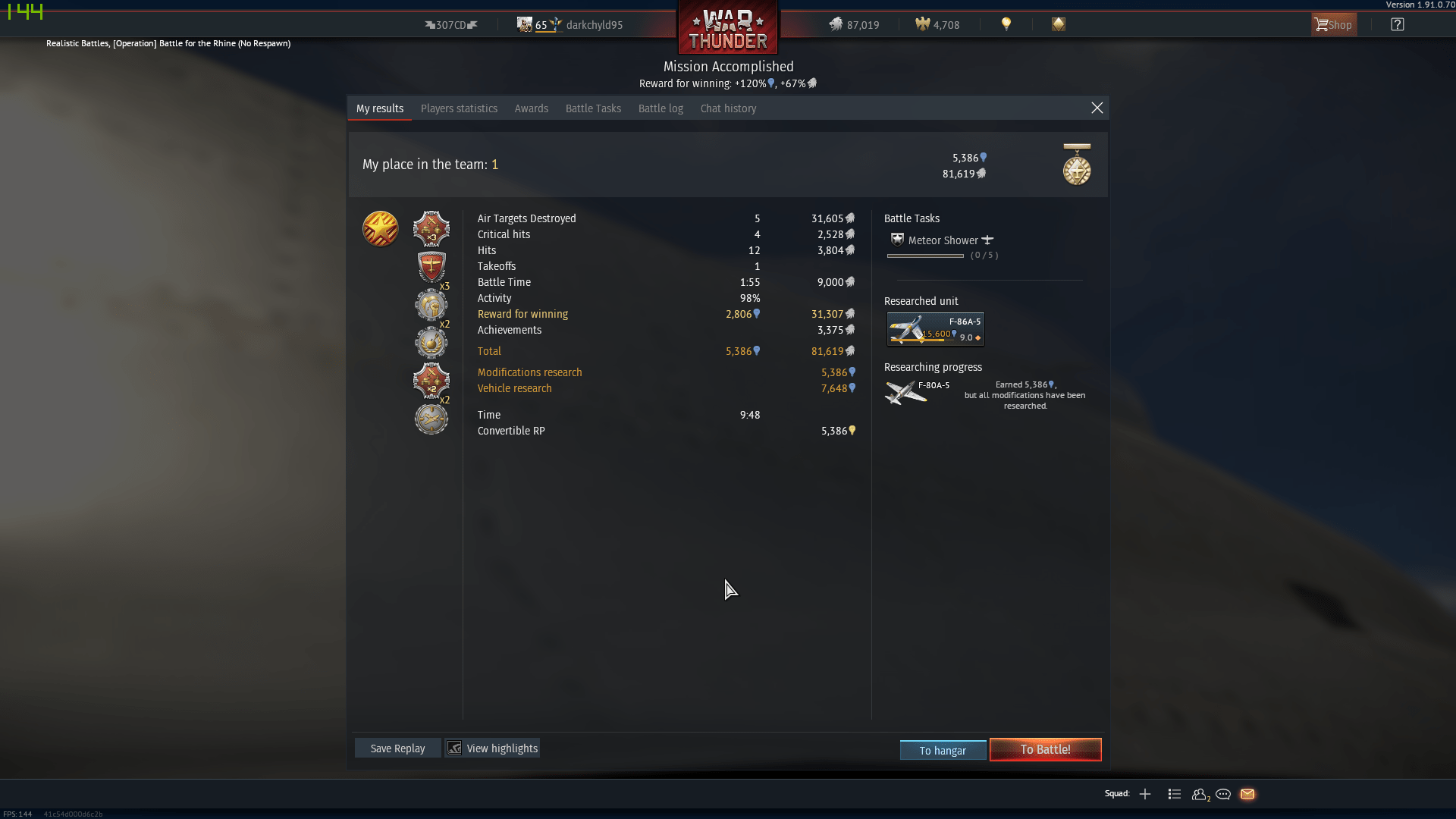This screenshot has width=1456, height=819.
Task: Select the x2 gold achievement medal
Action: click(430, 343)
